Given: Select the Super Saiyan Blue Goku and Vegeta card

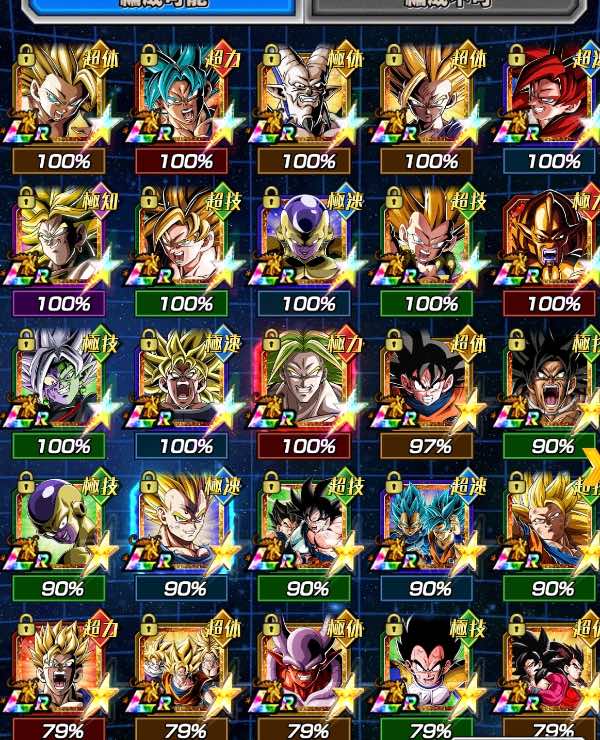Looking at the screenshot, I should (x=430, y=524).
